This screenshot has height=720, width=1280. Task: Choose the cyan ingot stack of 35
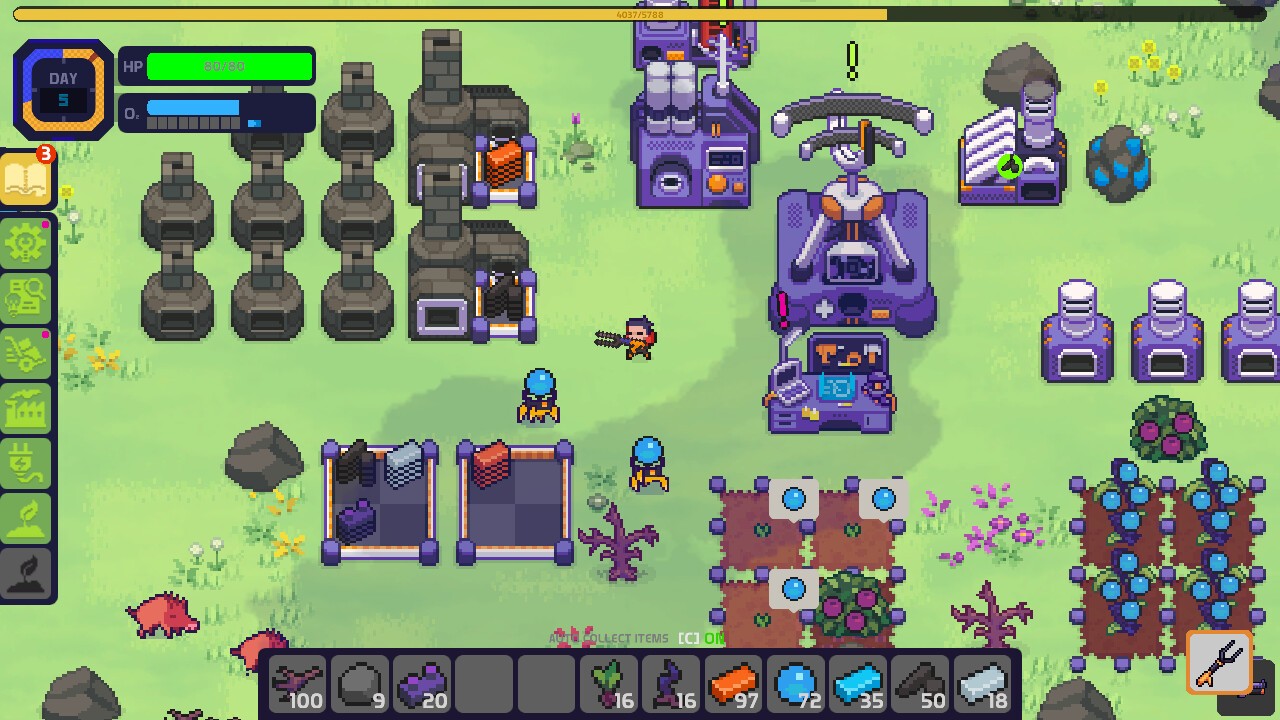click(857, 686)
